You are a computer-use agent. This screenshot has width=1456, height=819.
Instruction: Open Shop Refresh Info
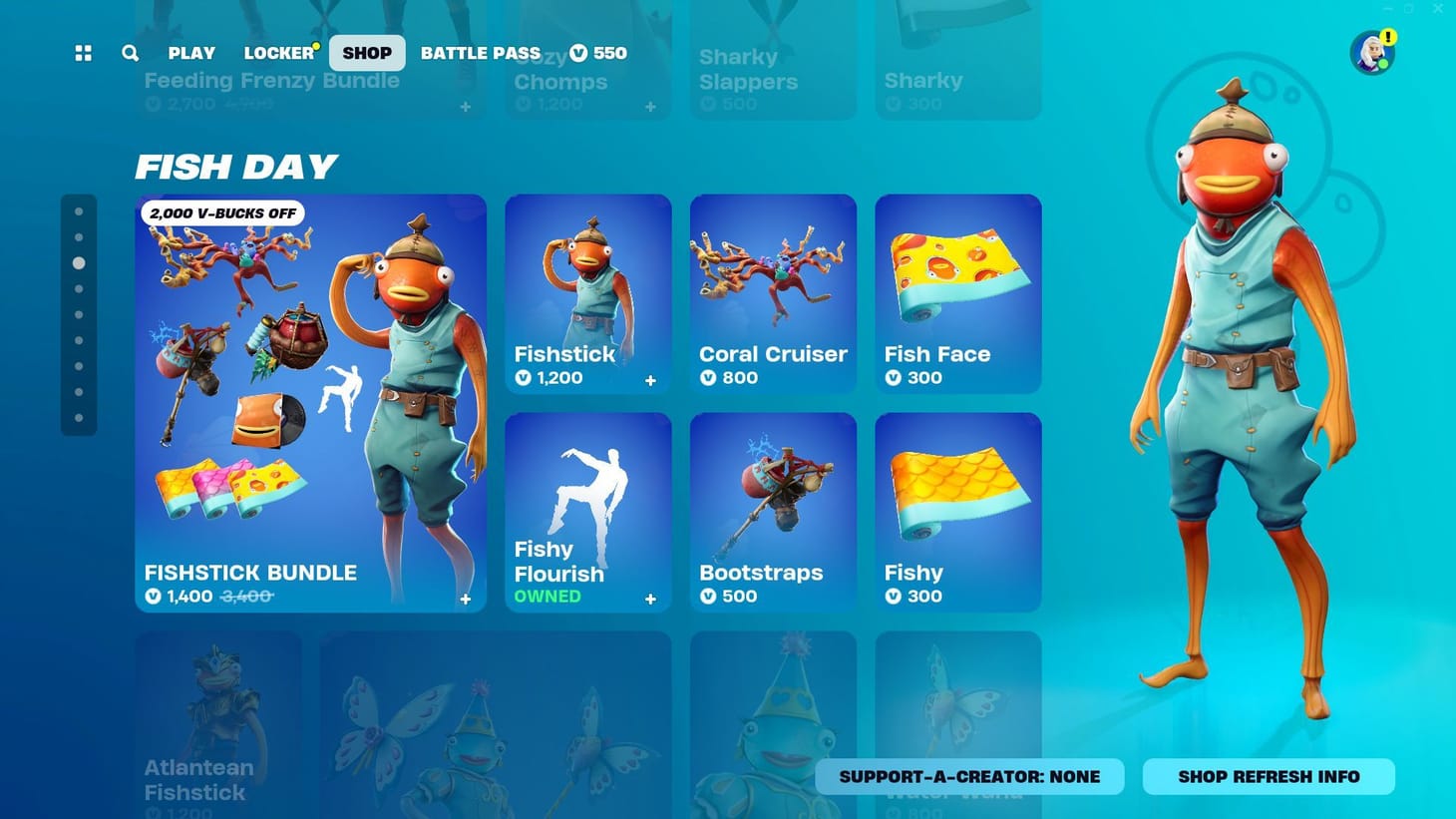(1268, 776)
